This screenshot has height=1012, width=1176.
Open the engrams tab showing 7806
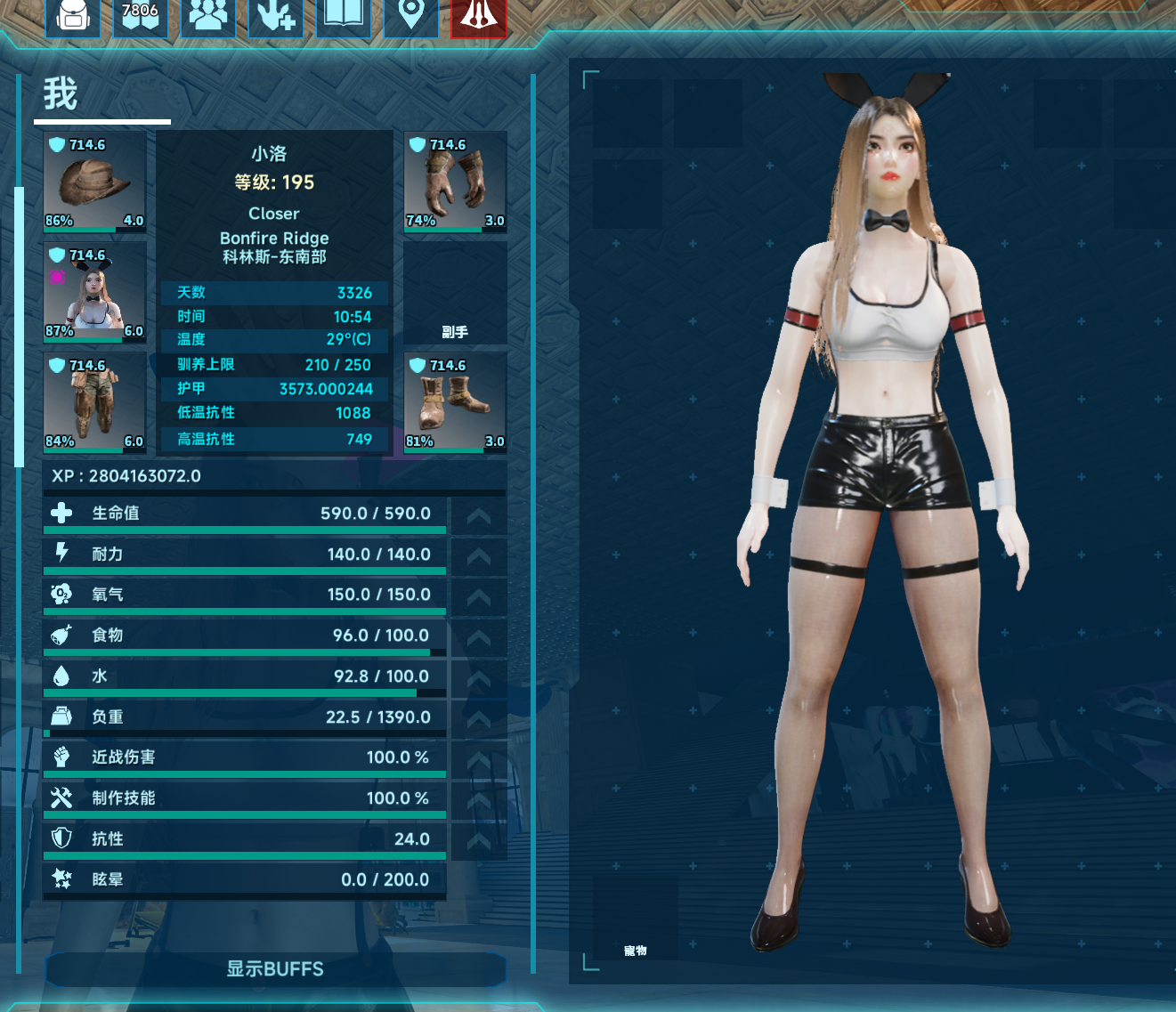141,15
